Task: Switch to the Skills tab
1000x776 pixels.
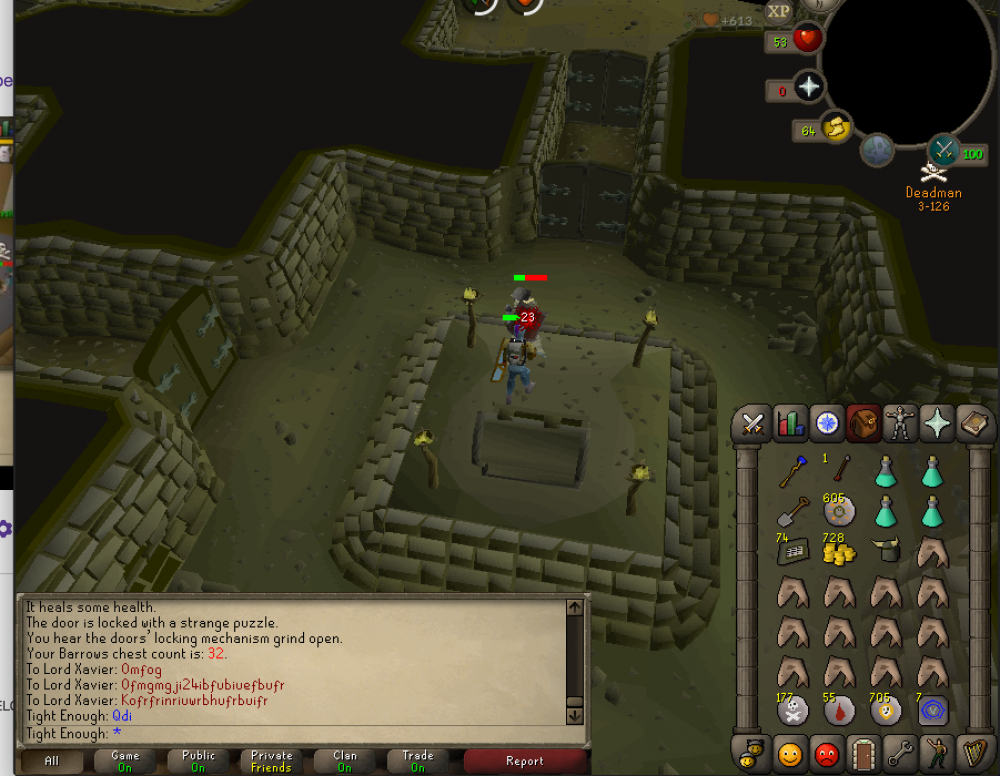Action: click(791, 423)
